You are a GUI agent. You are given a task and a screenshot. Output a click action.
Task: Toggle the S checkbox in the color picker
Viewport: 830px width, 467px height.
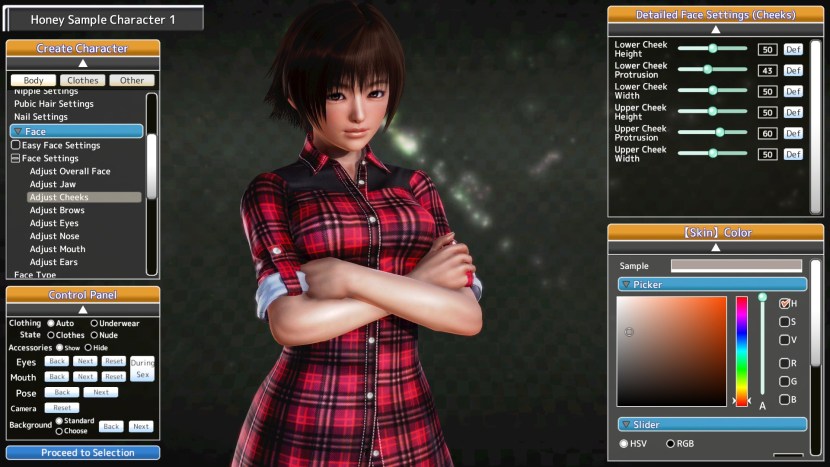(785, 322)
